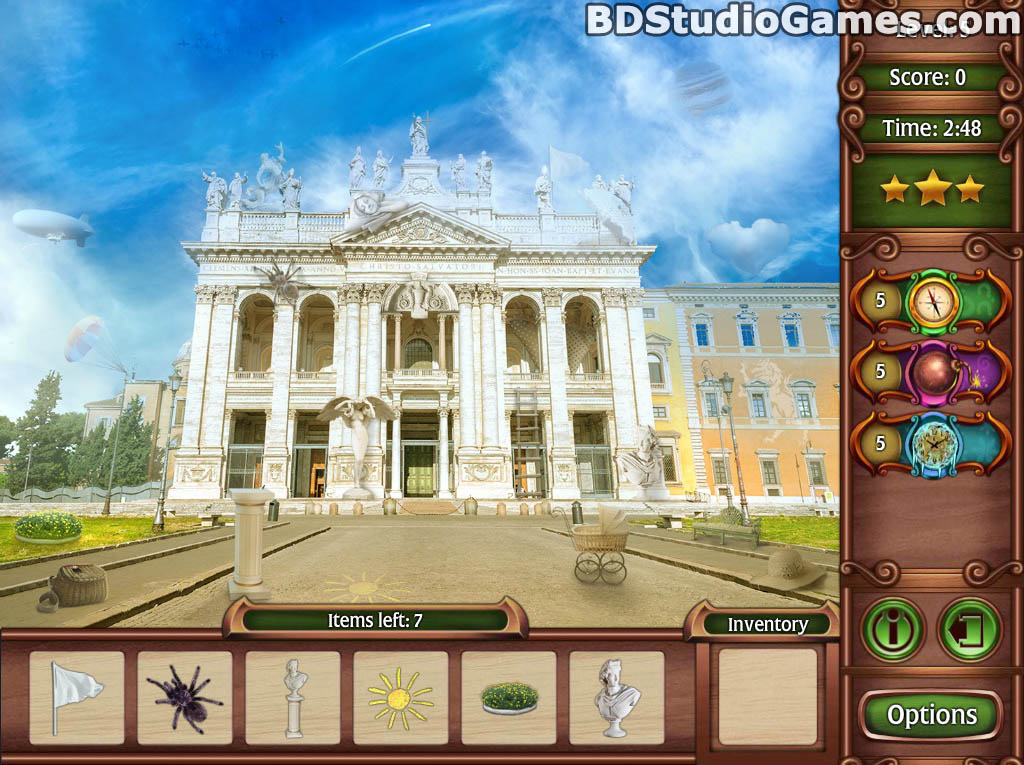Pick the flower bed item tile

509,697
